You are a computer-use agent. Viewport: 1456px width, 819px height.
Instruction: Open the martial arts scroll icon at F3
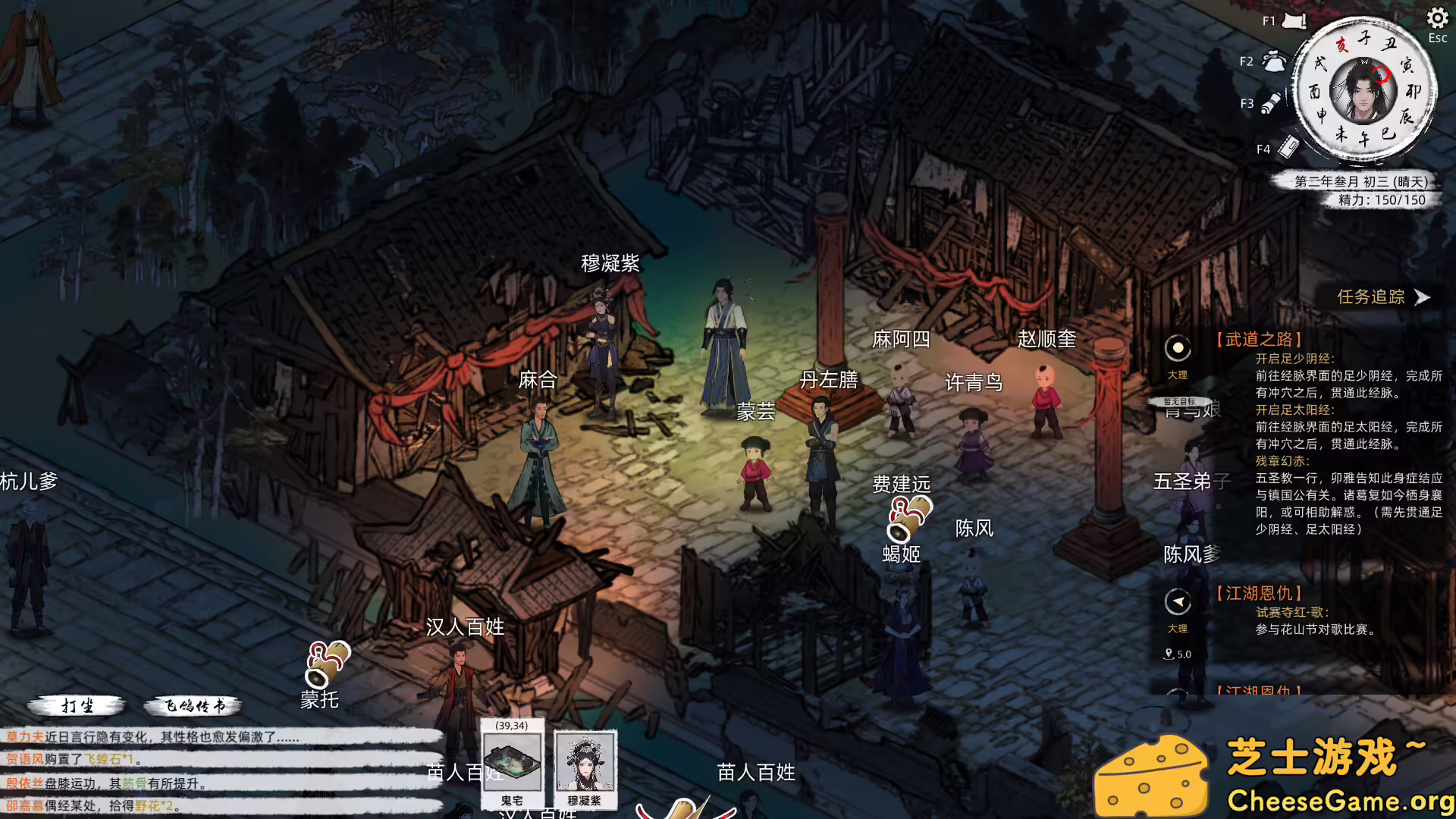[x=1272, y=101]
